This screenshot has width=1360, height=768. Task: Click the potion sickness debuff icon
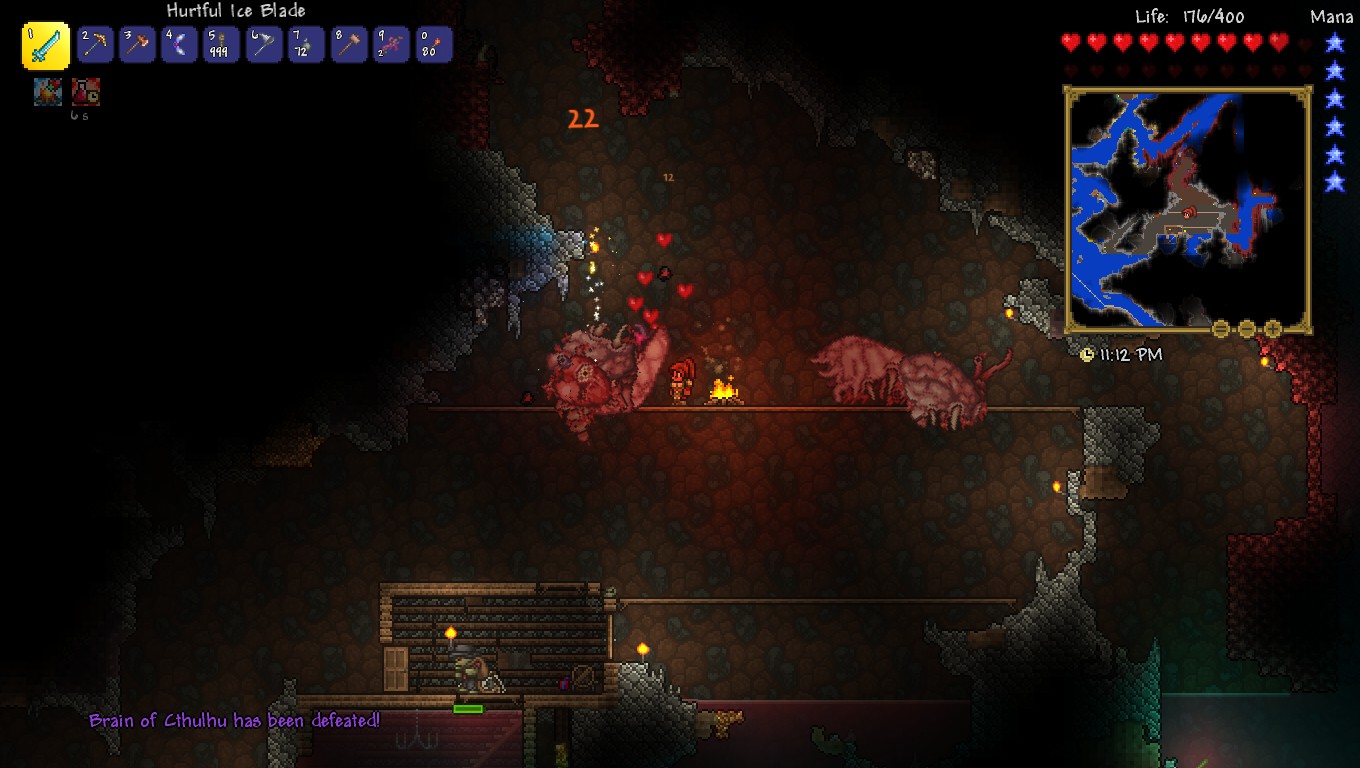coord(86,92)
